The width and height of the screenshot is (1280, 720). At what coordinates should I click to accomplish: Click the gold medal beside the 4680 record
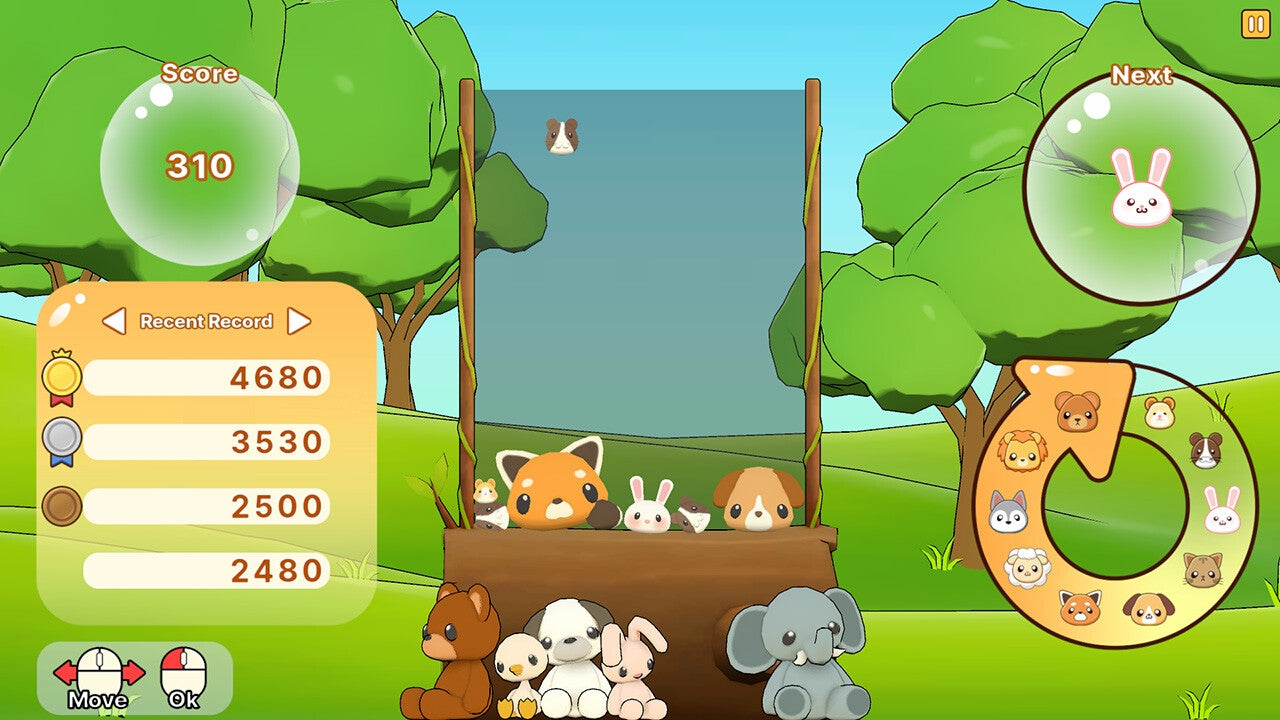click(64, 378)
